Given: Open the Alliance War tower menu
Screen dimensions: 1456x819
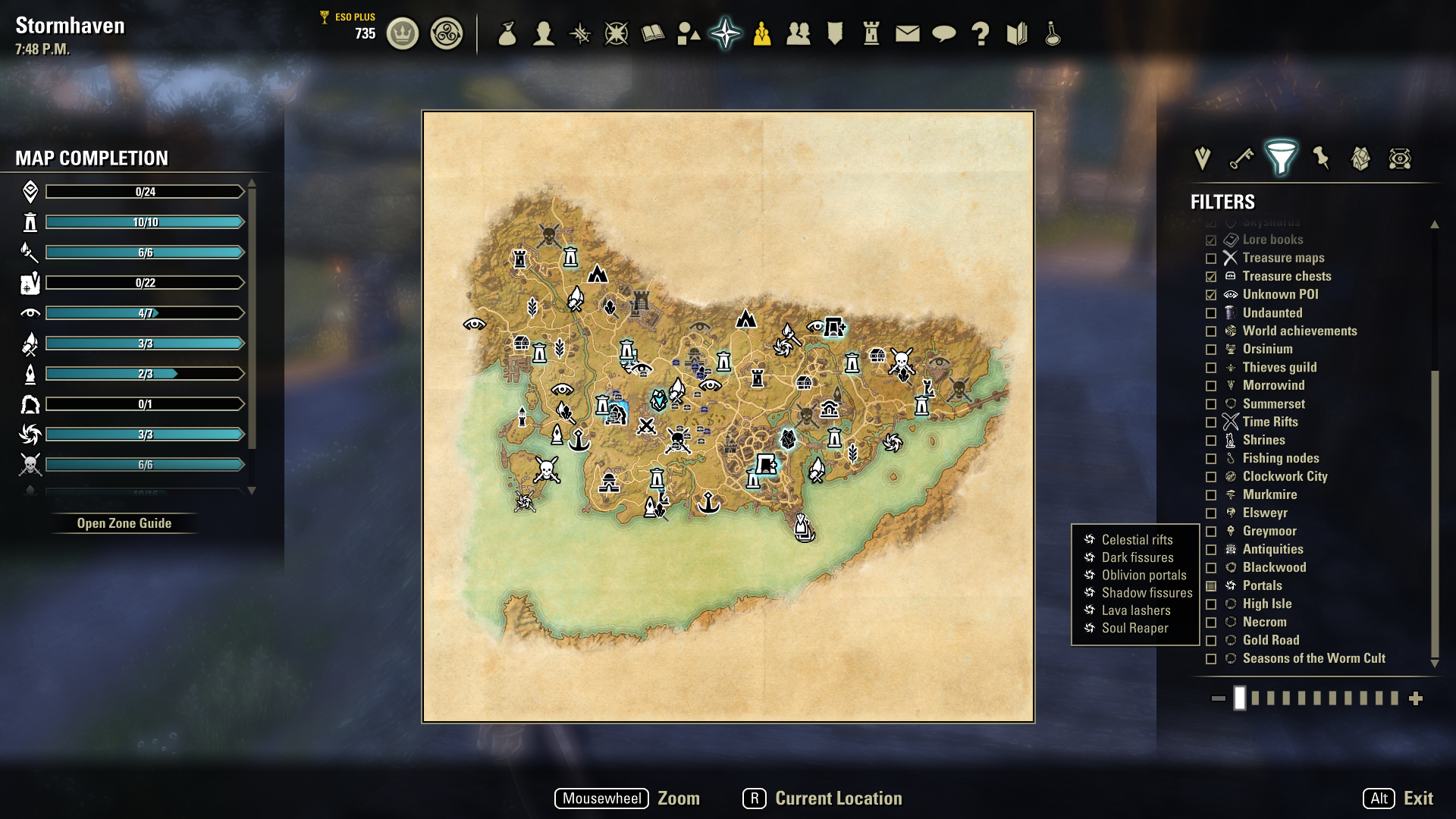Looking at the screenshot, I should click(872, 33).
